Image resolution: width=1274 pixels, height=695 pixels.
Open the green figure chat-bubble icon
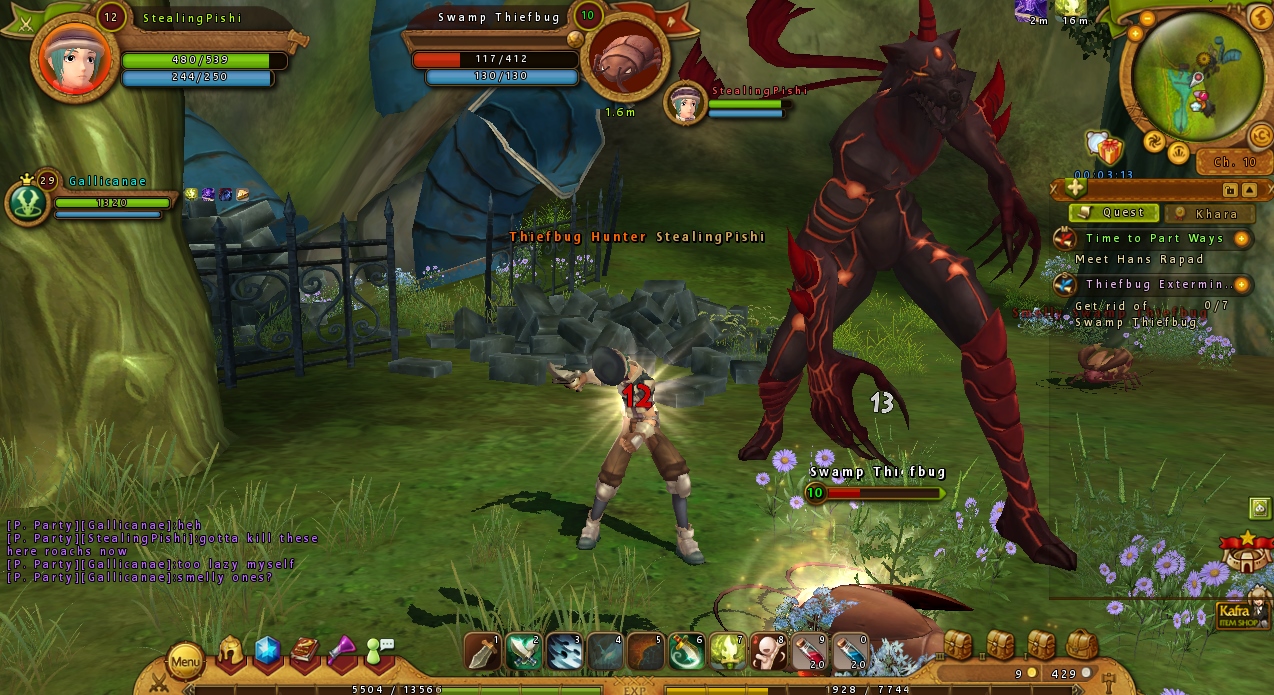point(379,651)
